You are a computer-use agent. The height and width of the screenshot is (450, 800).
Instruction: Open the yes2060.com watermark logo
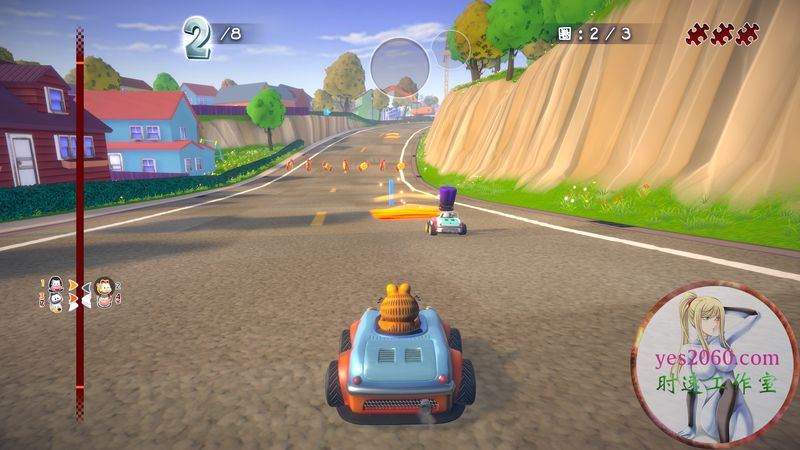[714, 363]
